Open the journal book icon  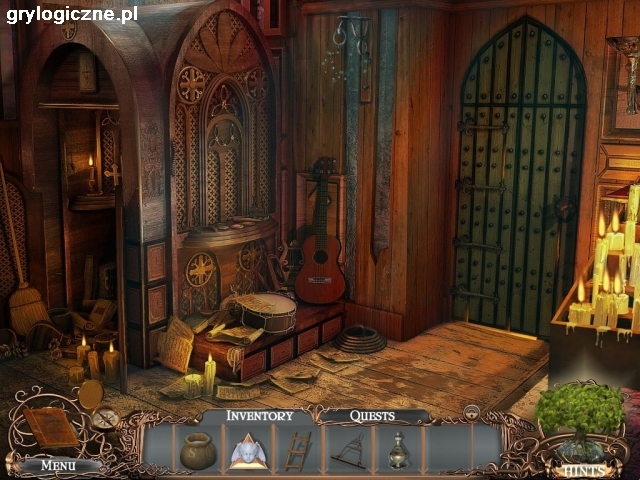pyautogui.click(x=48, y=428)
